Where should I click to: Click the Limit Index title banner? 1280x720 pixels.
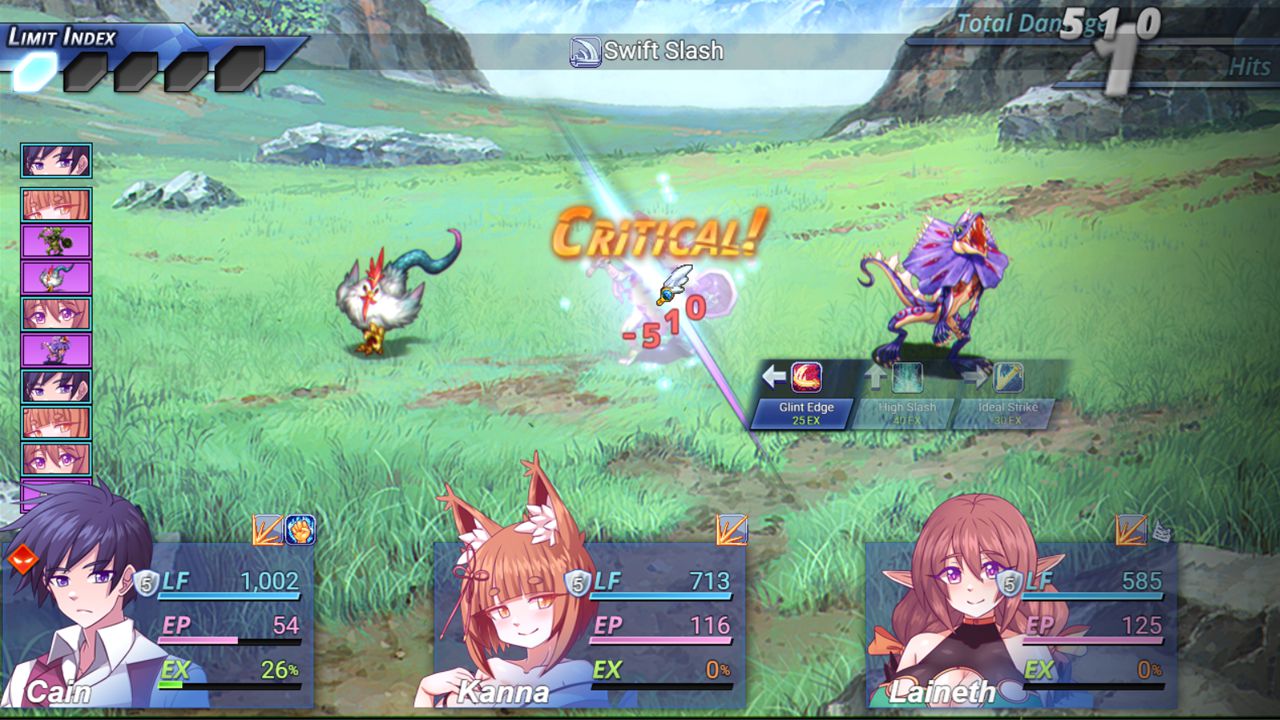pos(62,35)
